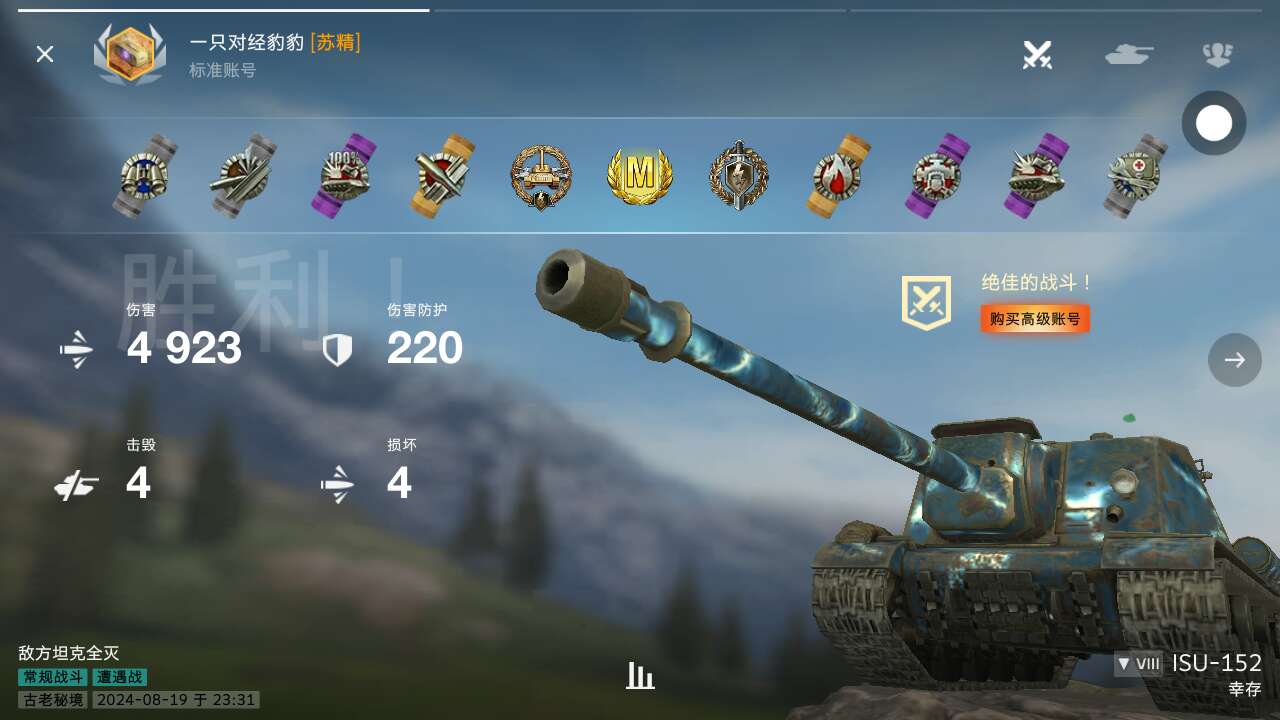Select the ISU-152 vehicle label
This screenshot has height=720, width=1280.
point(1216,663)
